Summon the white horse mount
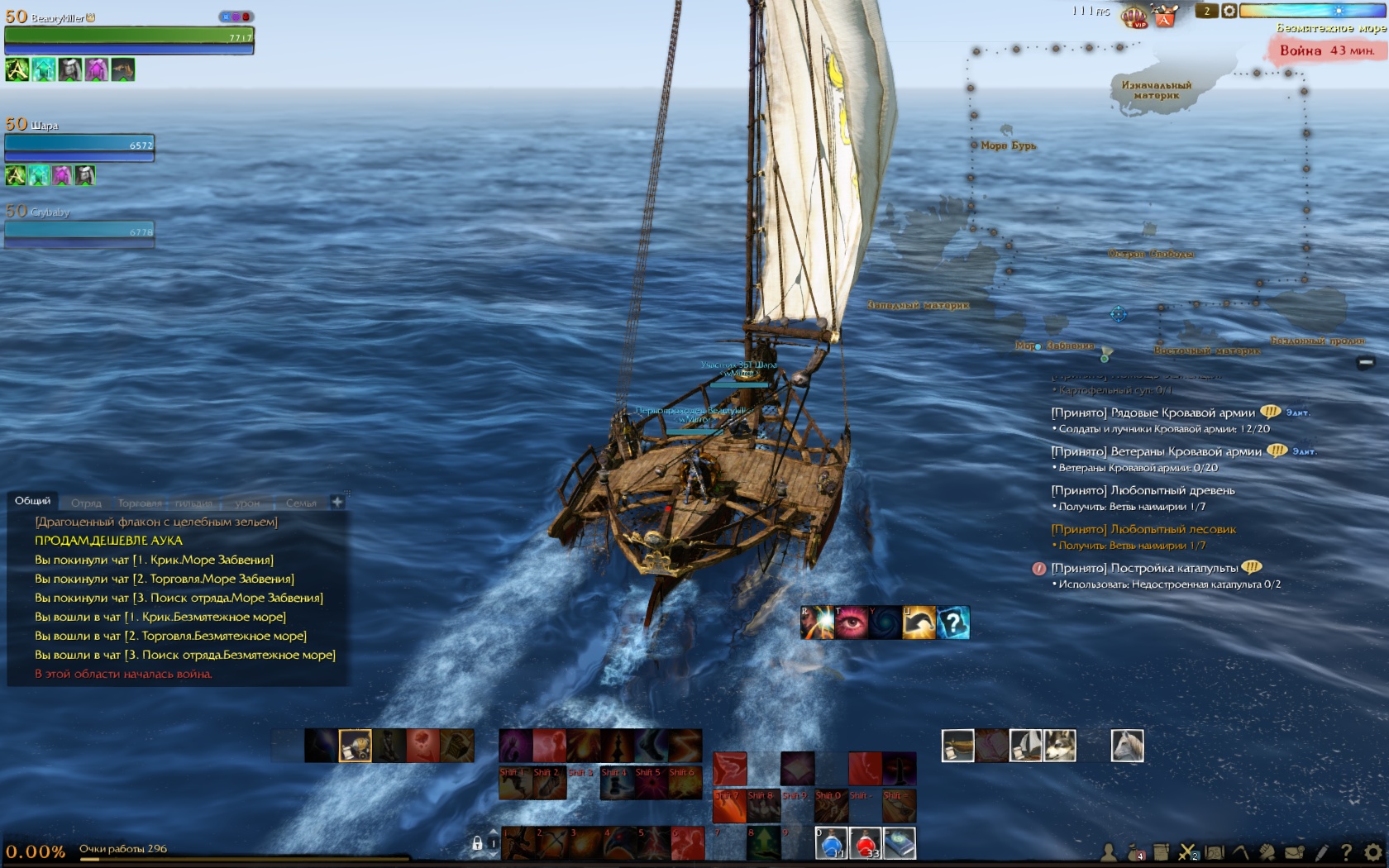1389x868 pixels. coord(1127,745)
